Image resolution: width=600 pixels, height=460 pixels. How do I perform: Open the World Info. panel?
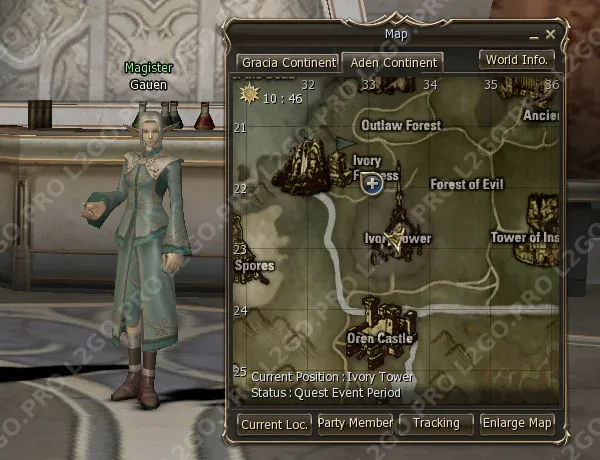[516, 60]
